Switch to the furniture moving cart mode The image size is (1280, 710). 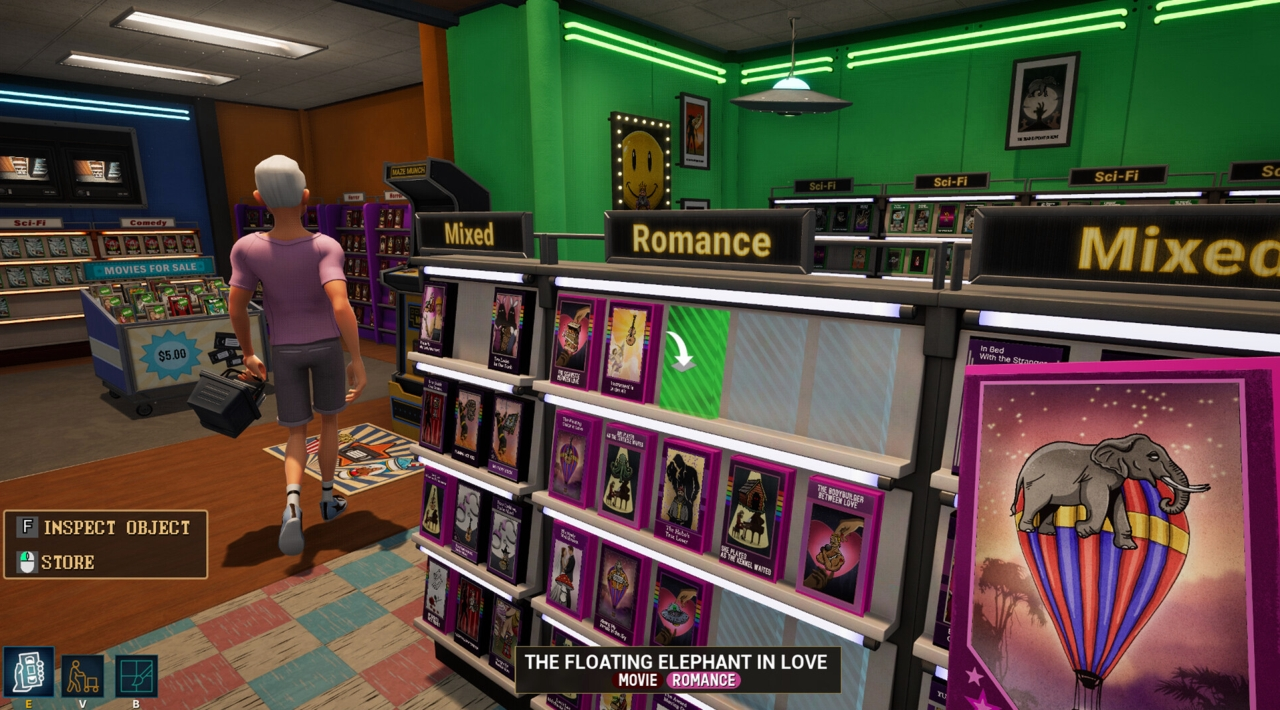82,676
